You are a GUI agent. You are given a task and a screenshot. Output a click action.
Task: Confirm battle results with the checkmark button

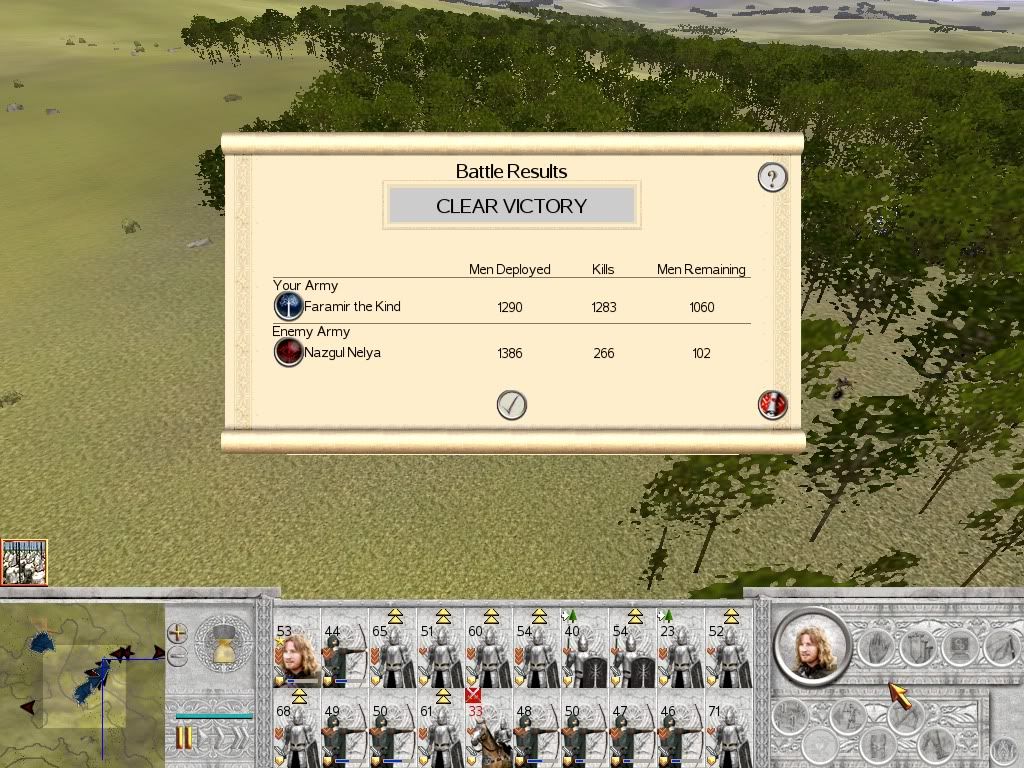(511, 405)
